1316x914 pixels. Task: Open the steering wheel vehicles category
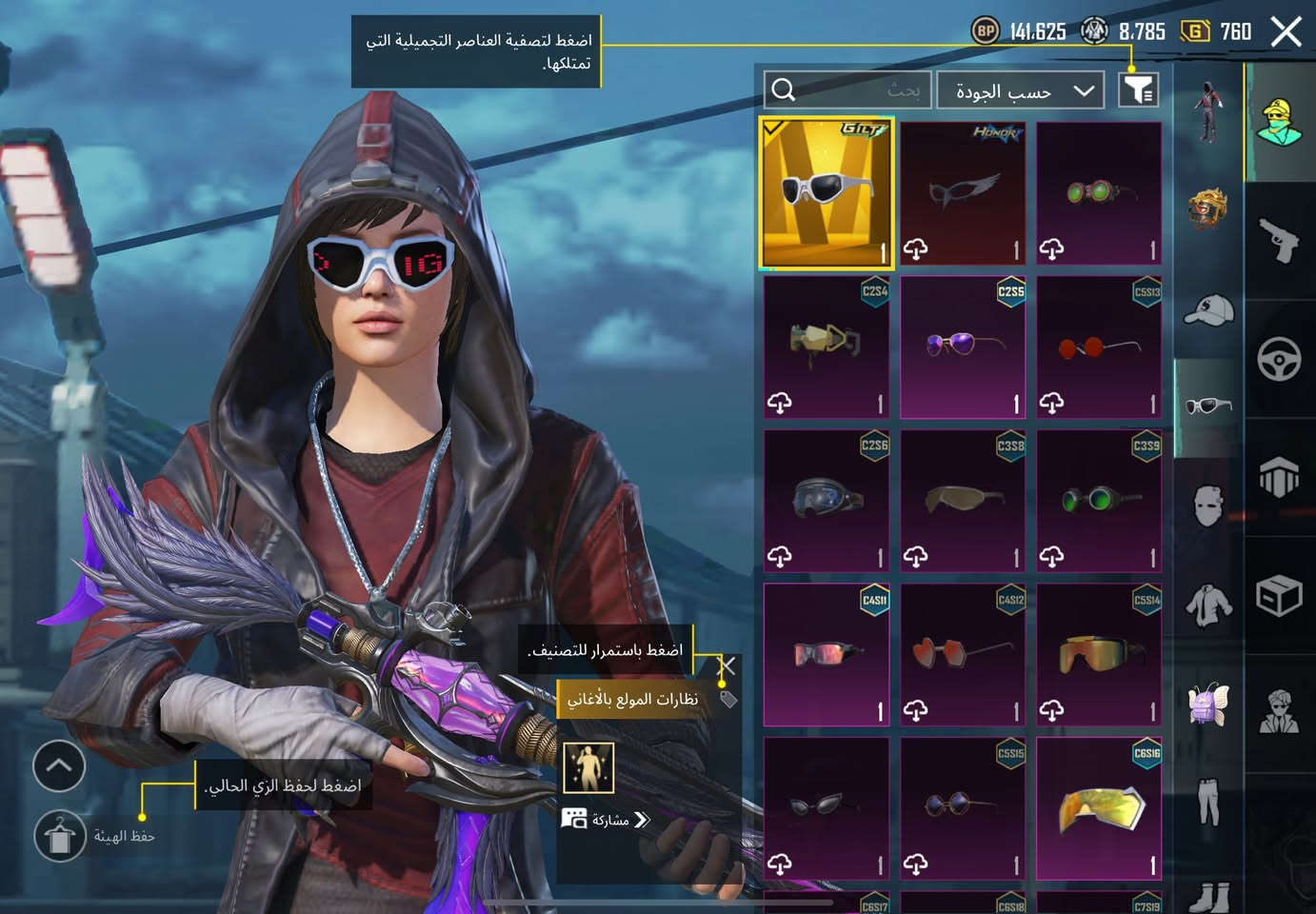point(1279,360)
